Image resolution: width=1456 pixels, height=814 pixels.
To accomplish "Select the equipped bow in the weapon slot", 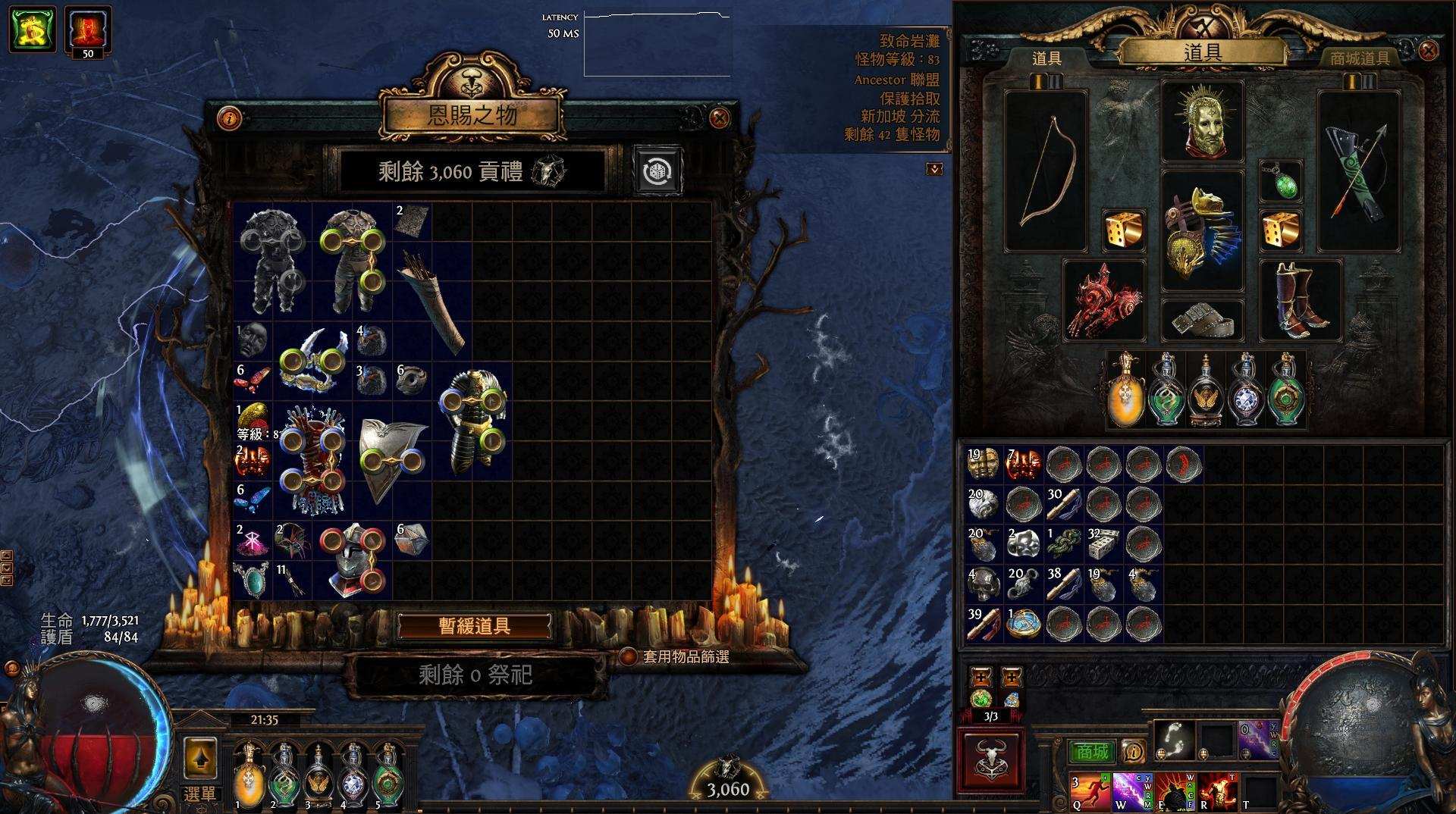I will tap(1045, 171).
